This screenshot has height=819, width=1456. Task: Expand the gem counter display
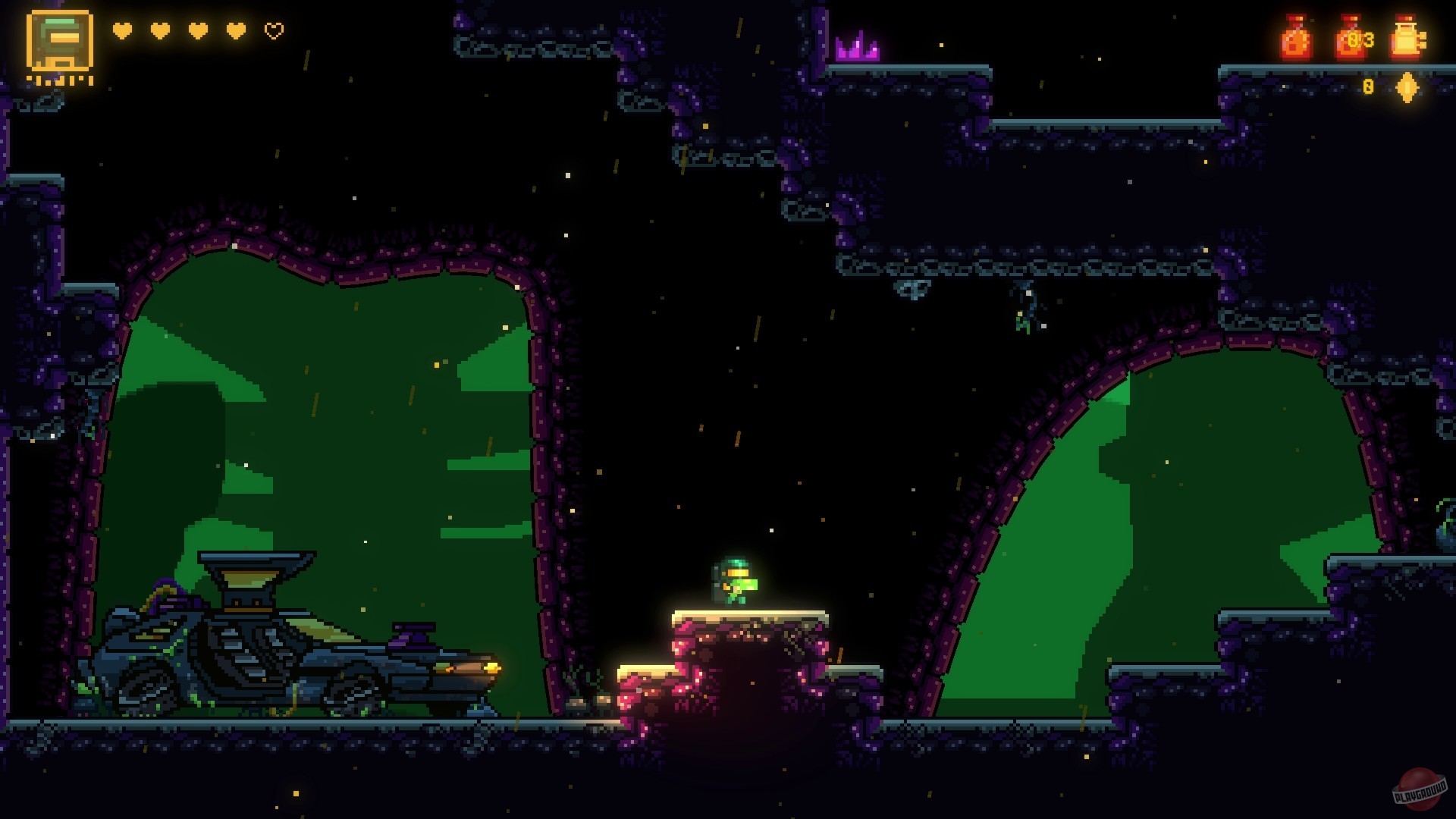click(1388, 86)
